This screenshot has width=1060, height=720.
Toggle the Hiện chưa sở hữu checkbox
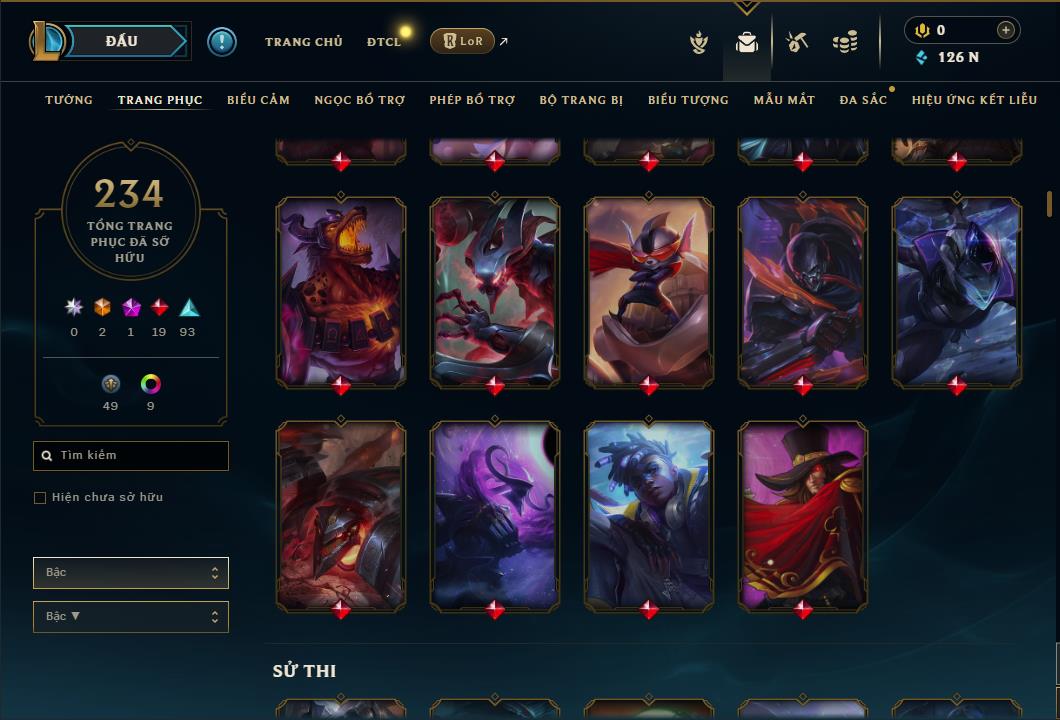[x=40, y=498]
